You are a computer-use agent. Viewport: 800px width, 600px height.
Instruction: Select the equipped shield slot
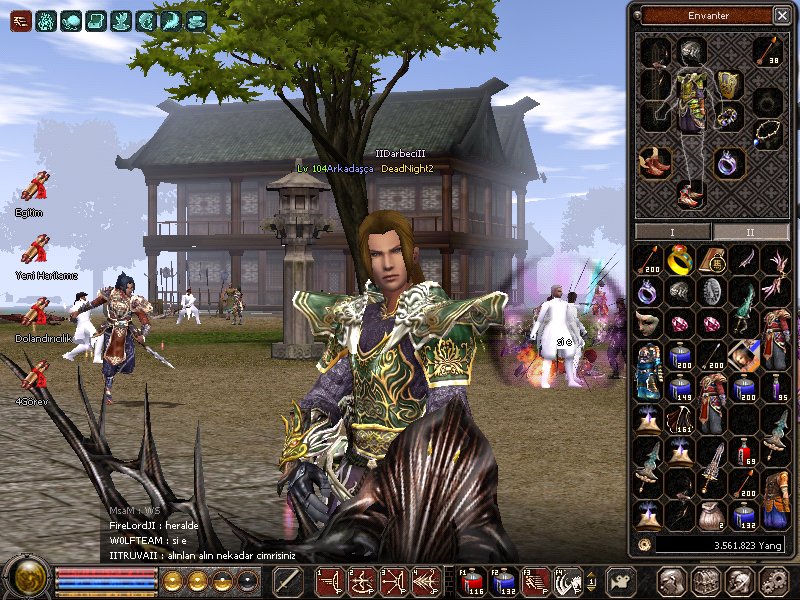click(x=727, y=84)
